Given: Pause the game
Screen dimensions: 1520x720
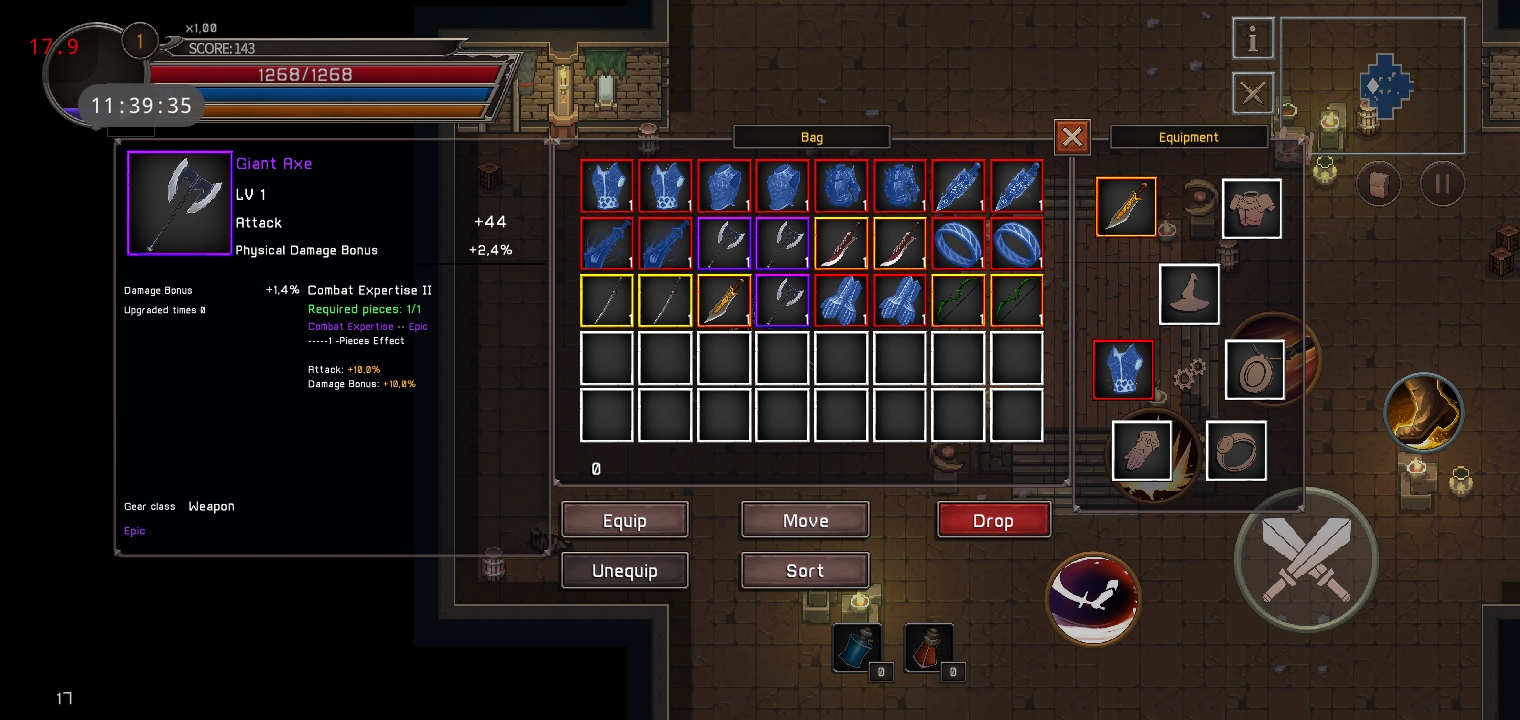Looking at the screenshot, I should (1442, 184).
